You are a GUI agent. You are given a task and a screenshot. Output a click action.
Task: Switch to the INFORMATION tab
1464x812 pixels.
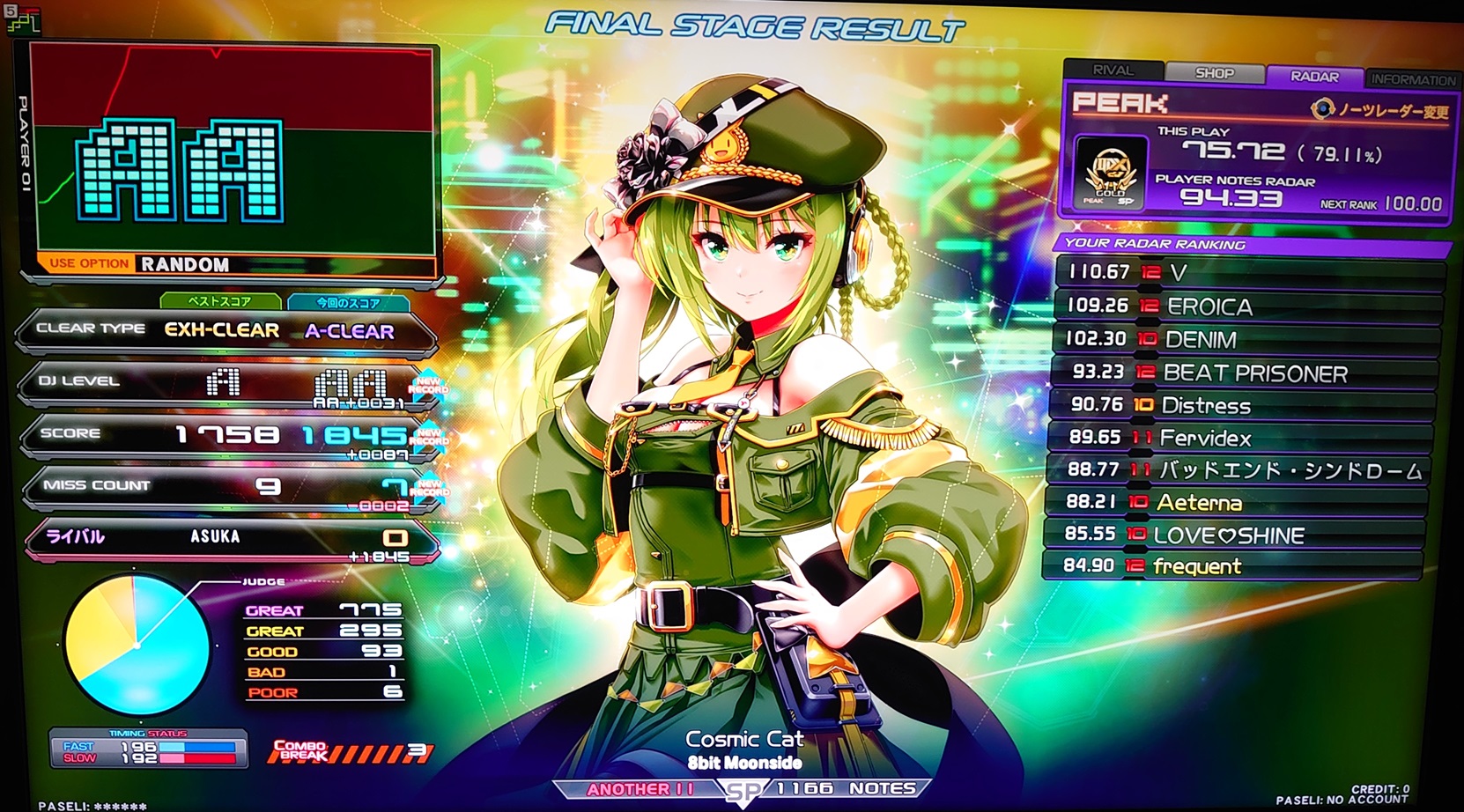tap(1412, 79)
